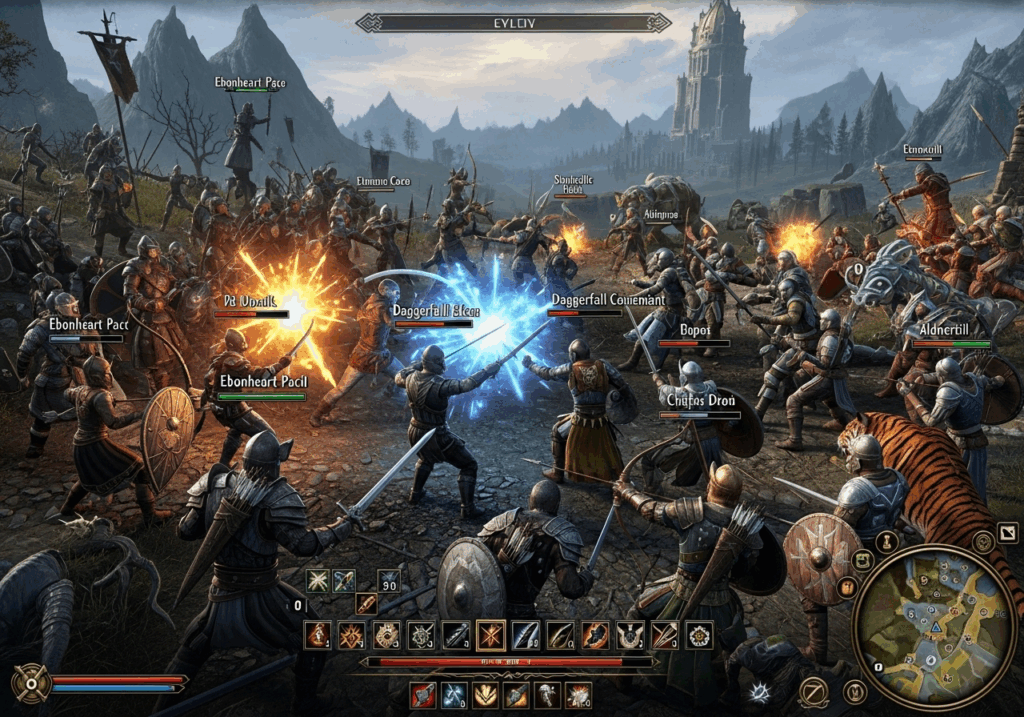Select the blue curved blade skill
The height and width of the screenshot is (717, 1024).
click(x=525, y=634)
